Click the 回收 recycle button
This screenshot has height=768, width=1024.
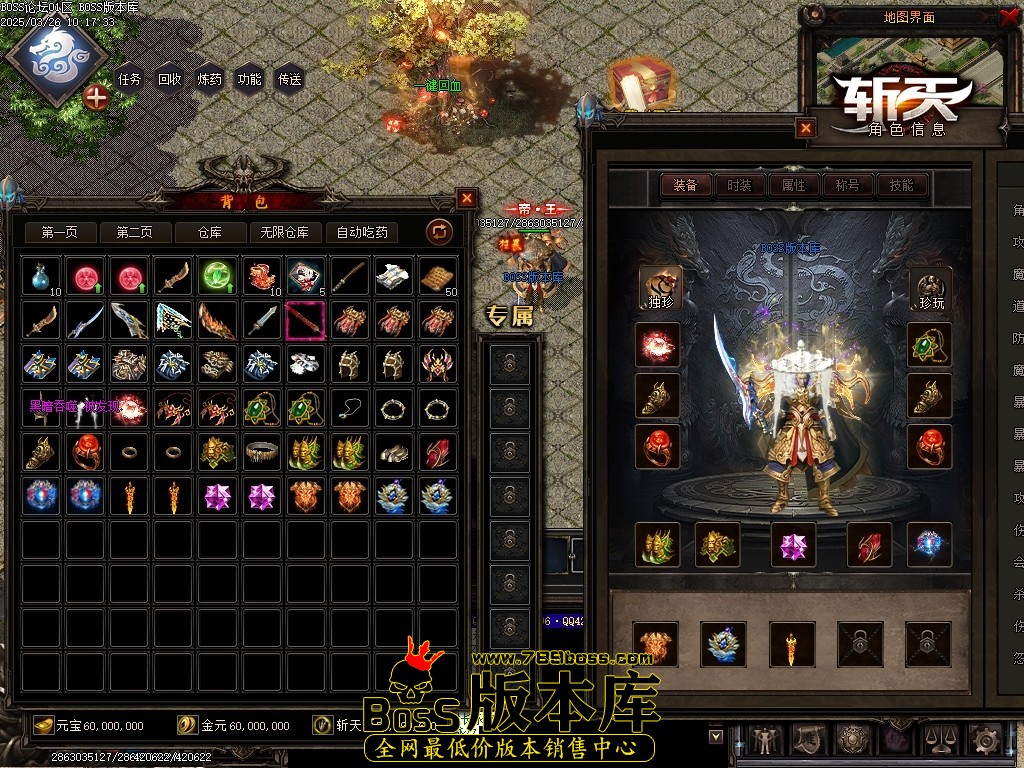click(170, 79)
